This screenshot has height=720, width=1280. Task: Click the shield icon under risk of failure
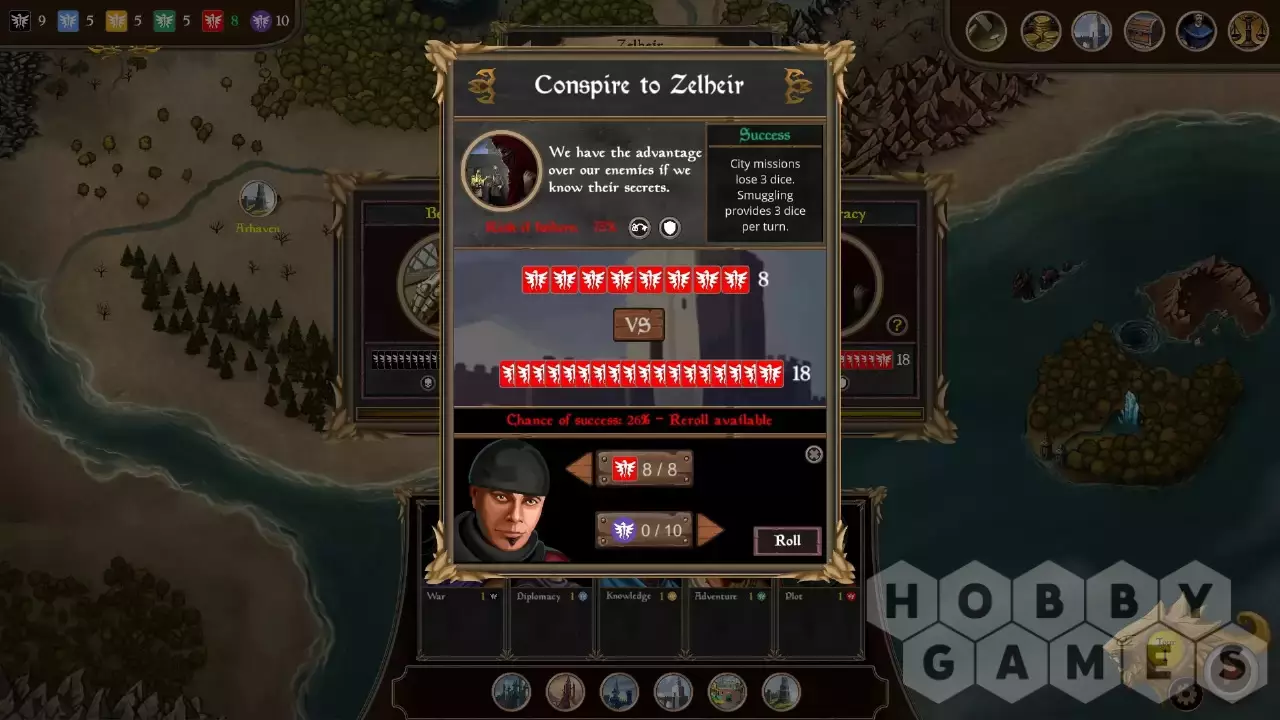coord(670,228)
